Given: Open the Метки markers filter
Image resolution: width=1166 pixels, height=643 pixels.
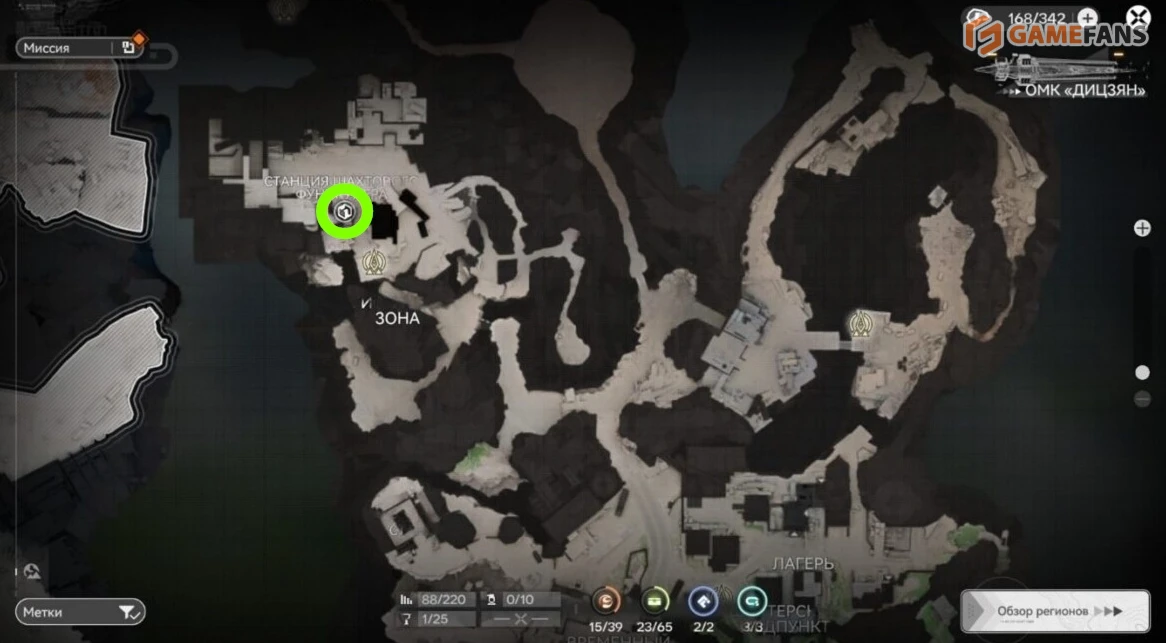Looking at the screenshot, I should coord(80,611).
